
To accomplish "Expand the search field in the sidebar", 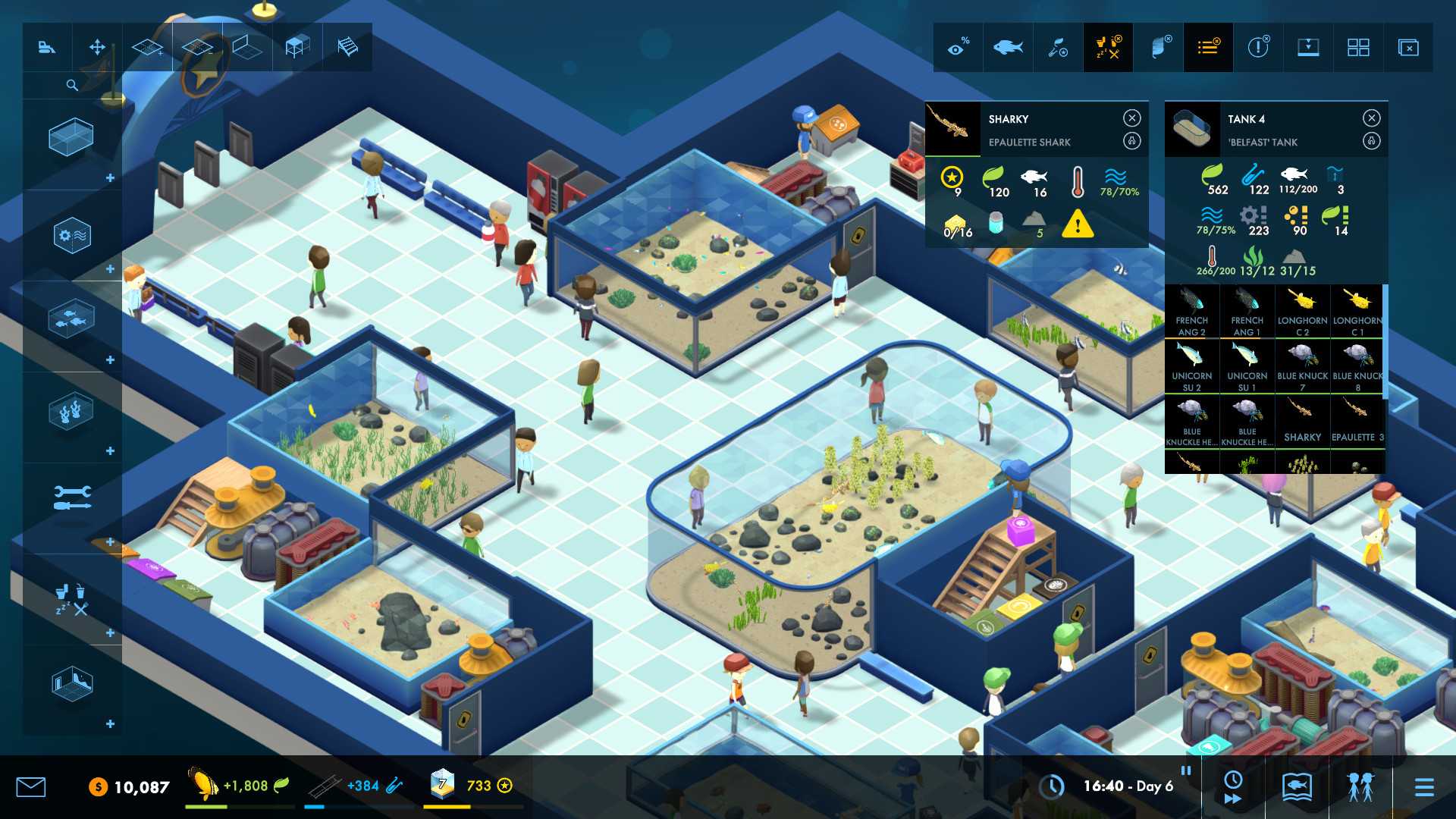I will click(72, 85).
